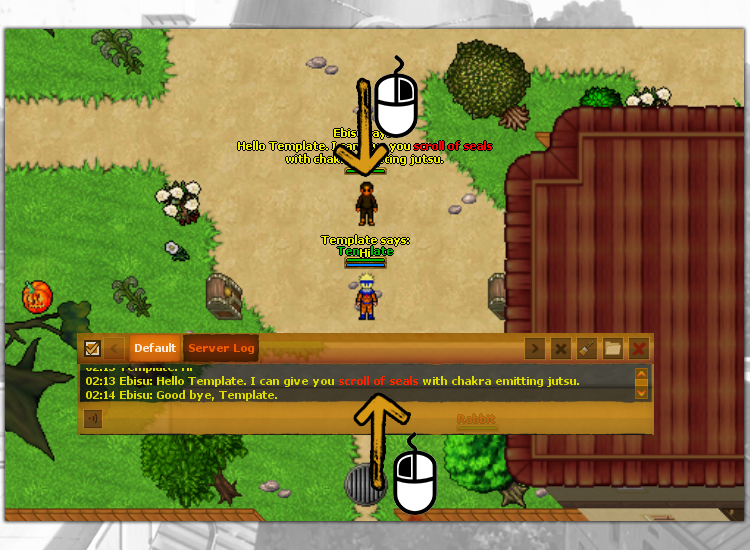
Task: Click the speaker icon beside chat input
Action: pos(93,419)
